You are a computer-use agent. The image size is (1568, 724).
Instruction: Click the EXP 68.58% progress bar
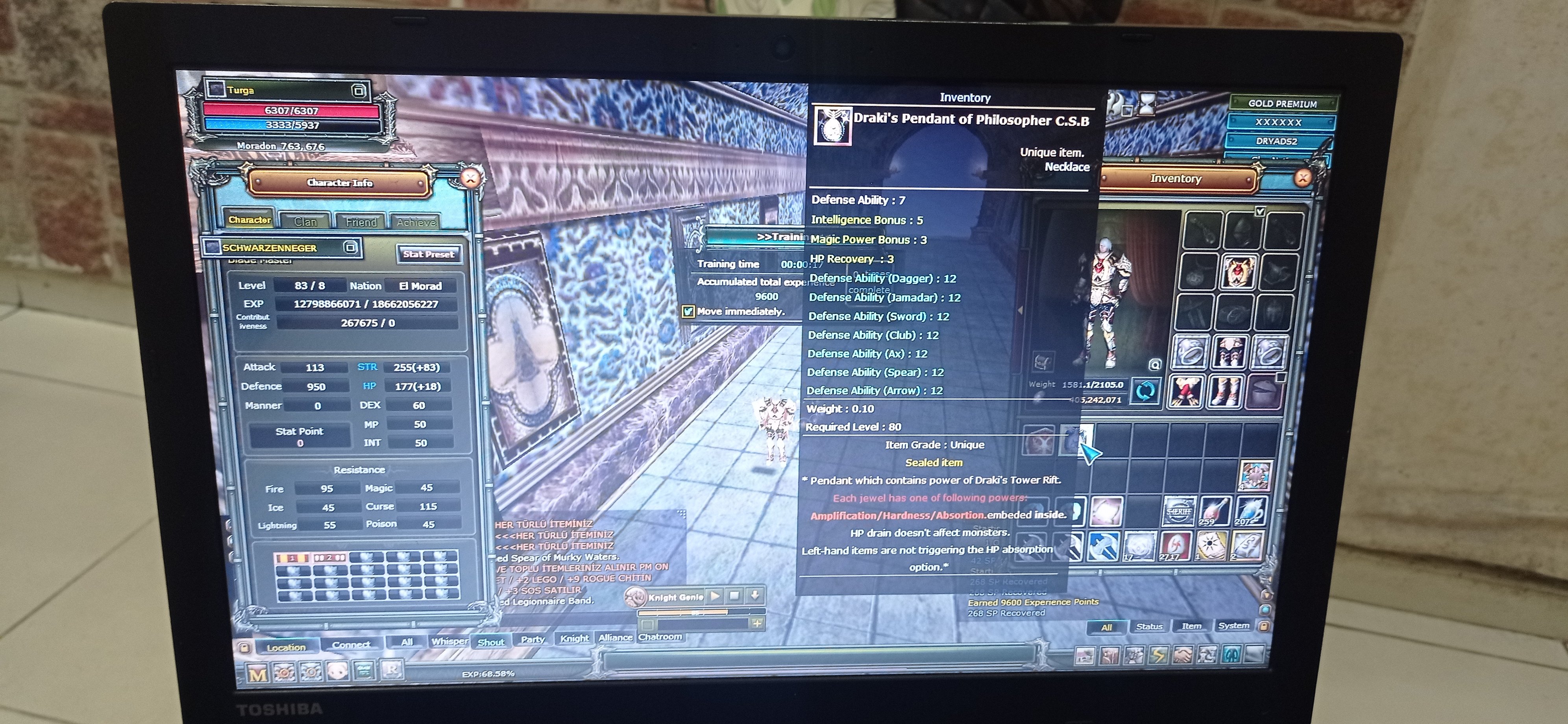point(487,674)
